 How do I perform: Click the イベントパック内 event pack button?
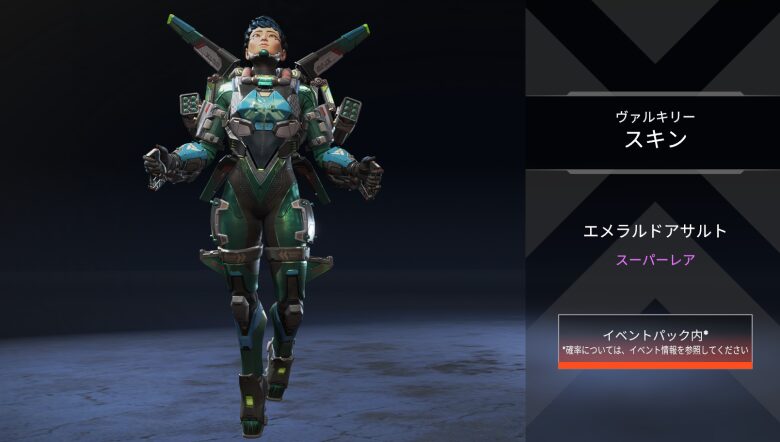[655, 341]
